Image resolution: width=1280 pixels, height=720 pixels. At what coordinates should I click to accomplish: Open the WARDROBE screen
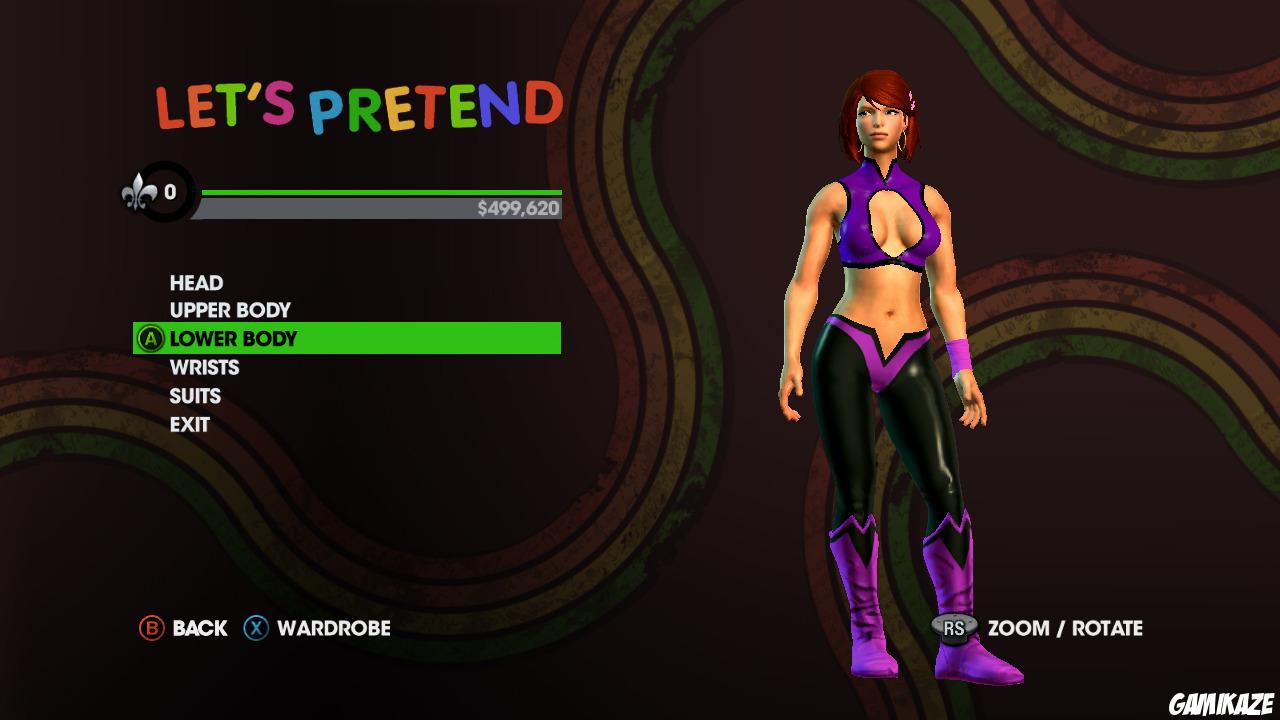[334, 629]
